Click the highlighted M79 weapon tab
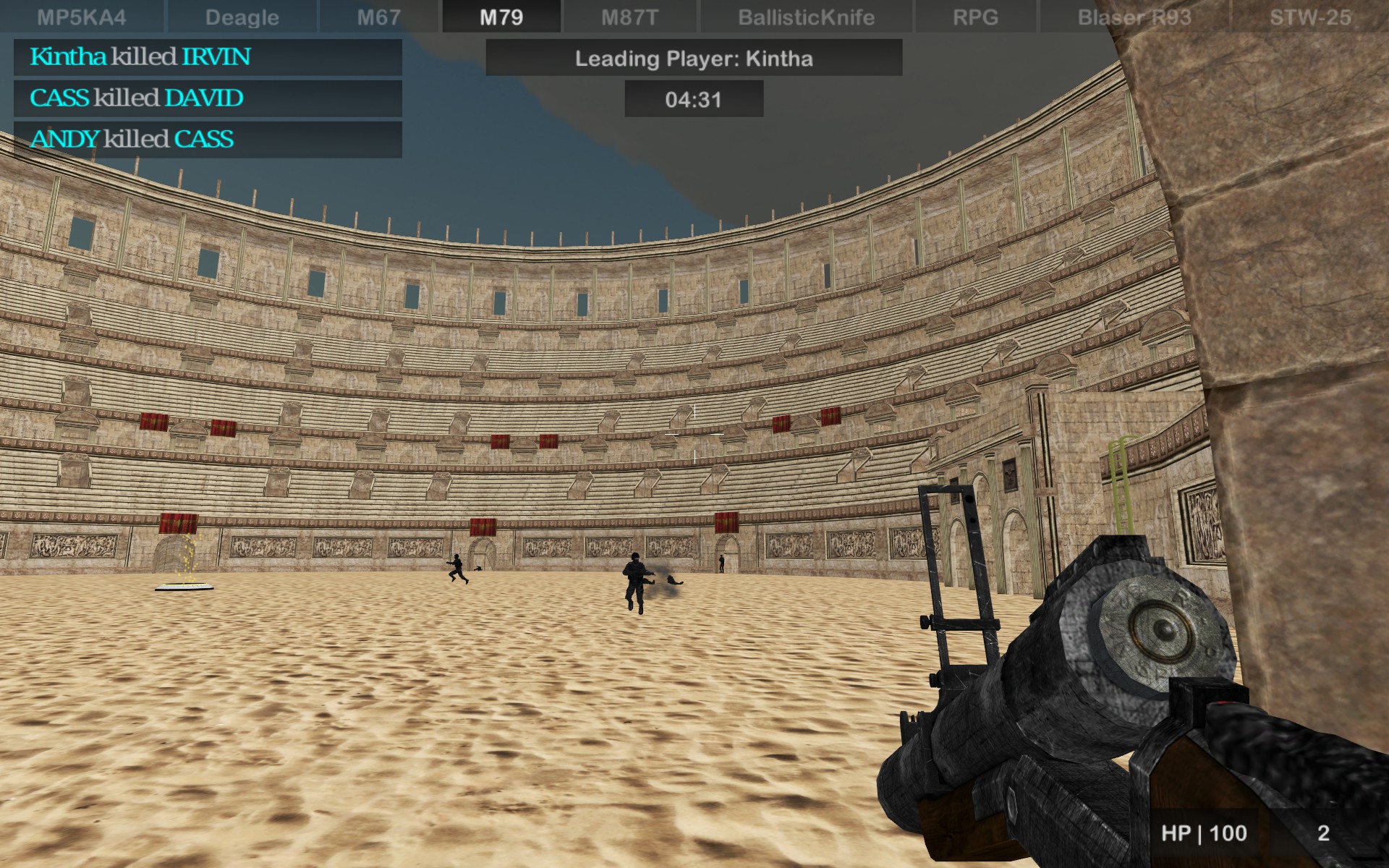The width and height of the screenshot is (1389, 868). pos(501,17)
